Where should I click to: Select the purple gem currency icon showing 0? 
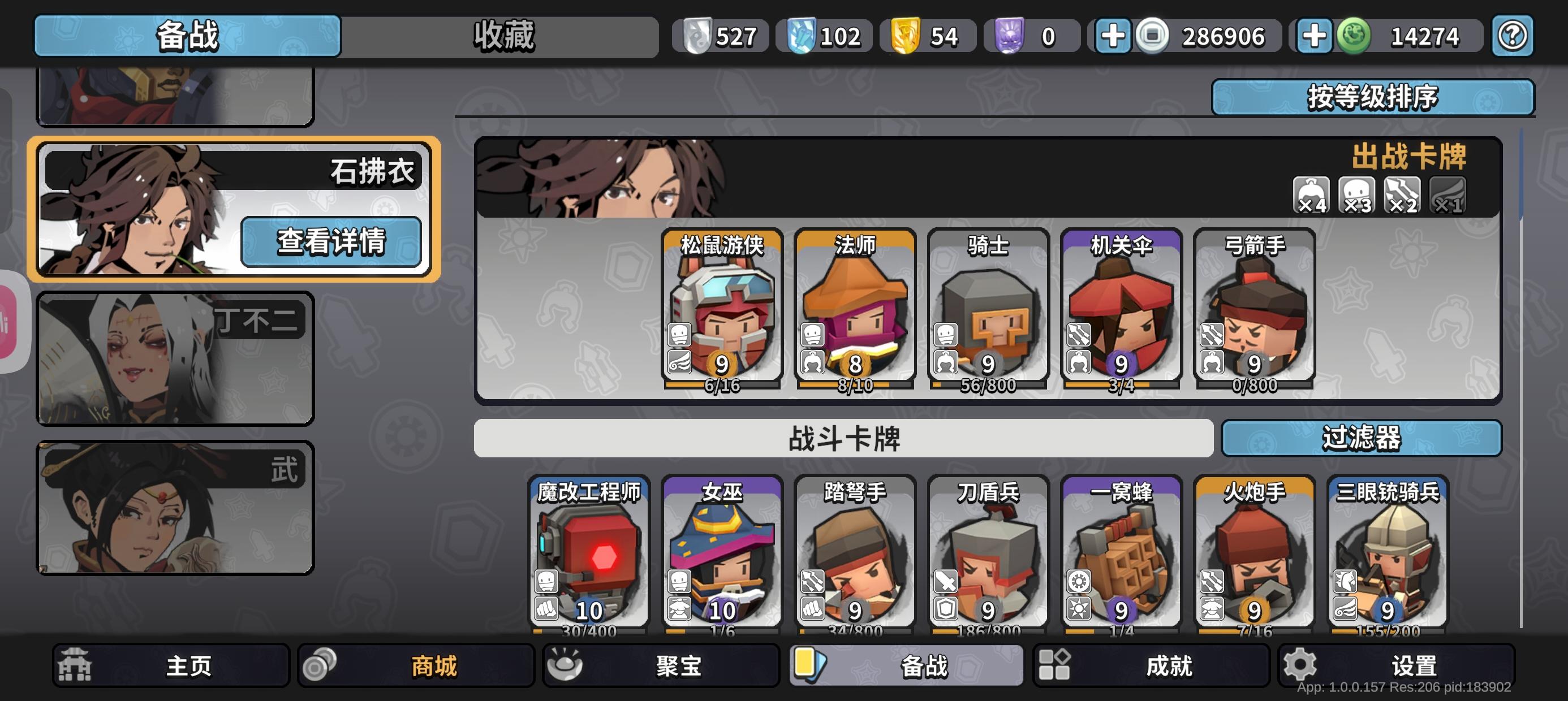pyautogui.click(x=1009, y=37)
